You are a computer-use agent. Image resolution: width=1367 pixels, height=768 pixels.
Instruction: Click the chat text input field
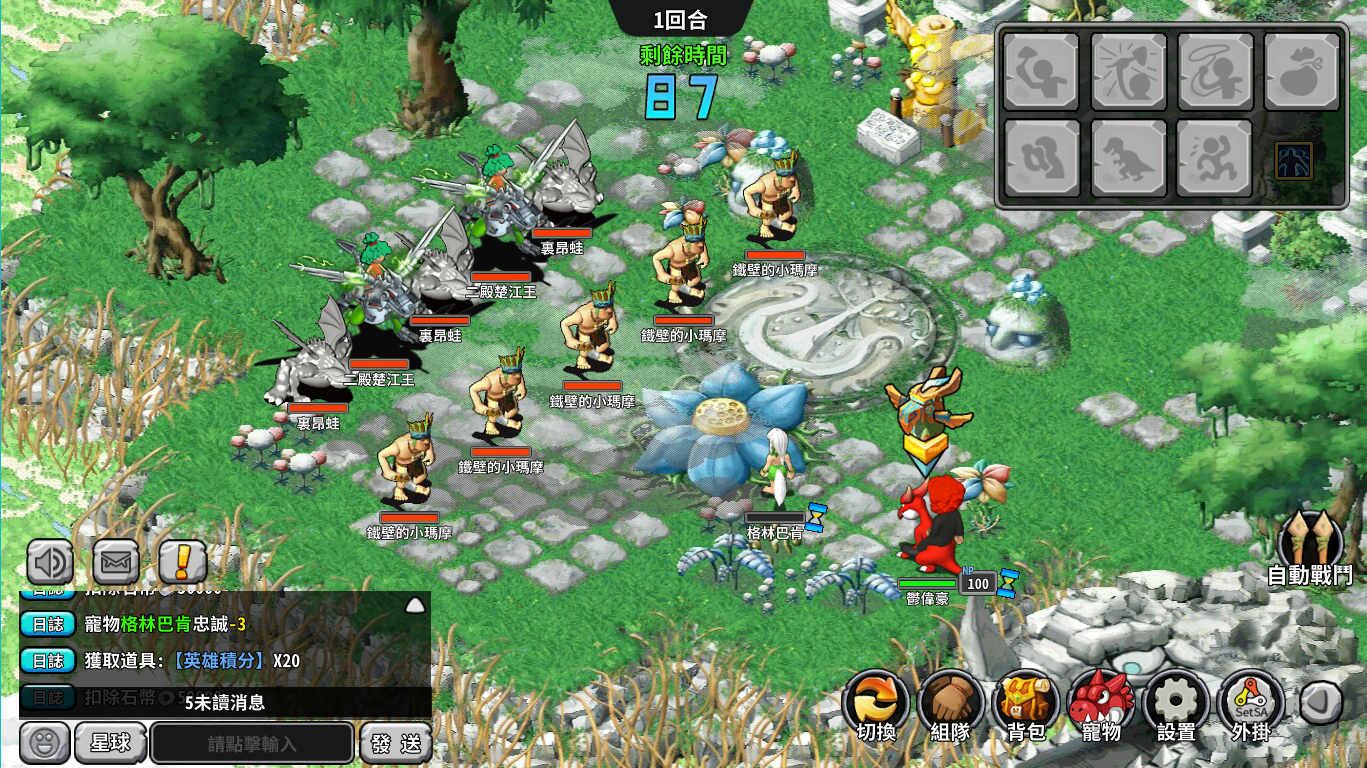click(252, 744)
